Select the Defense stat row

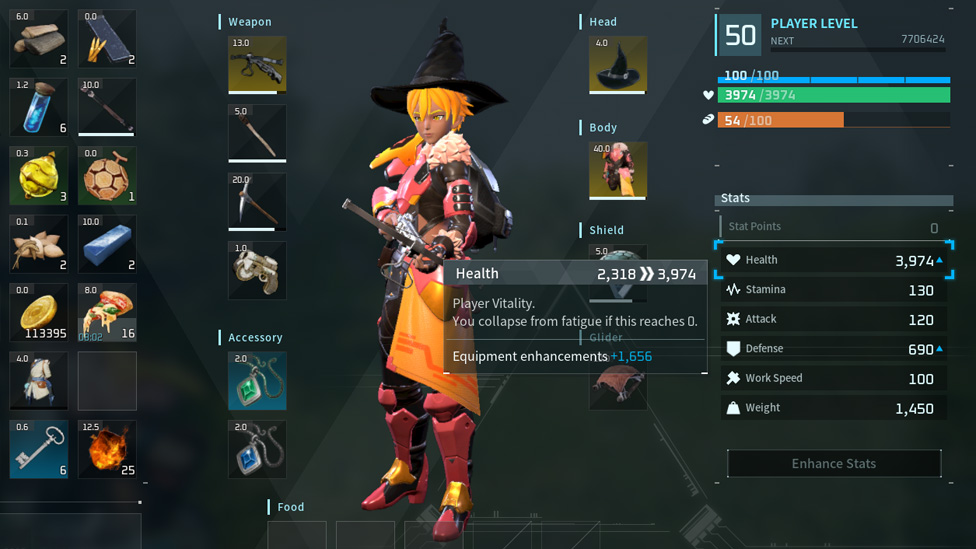tap(833, 349)
